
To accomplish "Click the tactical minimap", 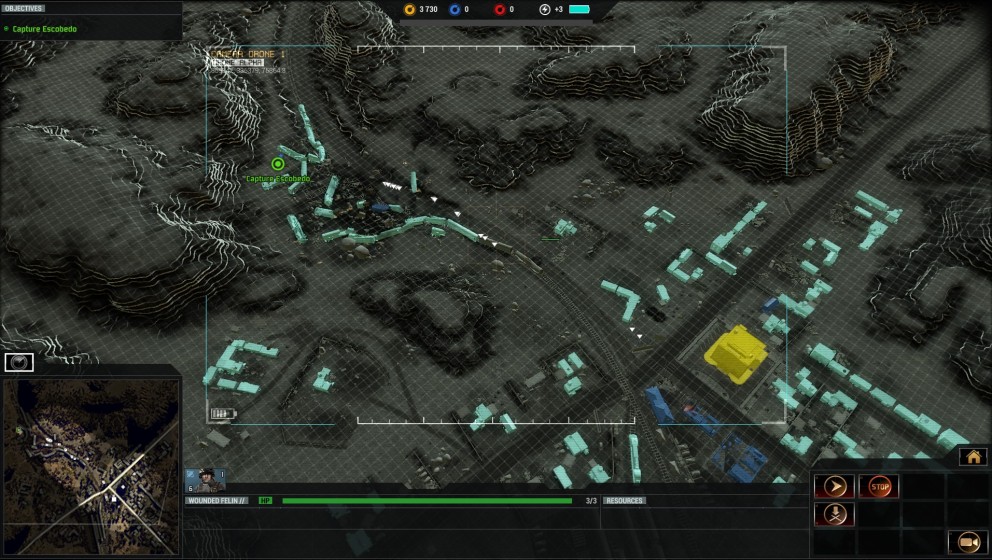I will point(90,467).
